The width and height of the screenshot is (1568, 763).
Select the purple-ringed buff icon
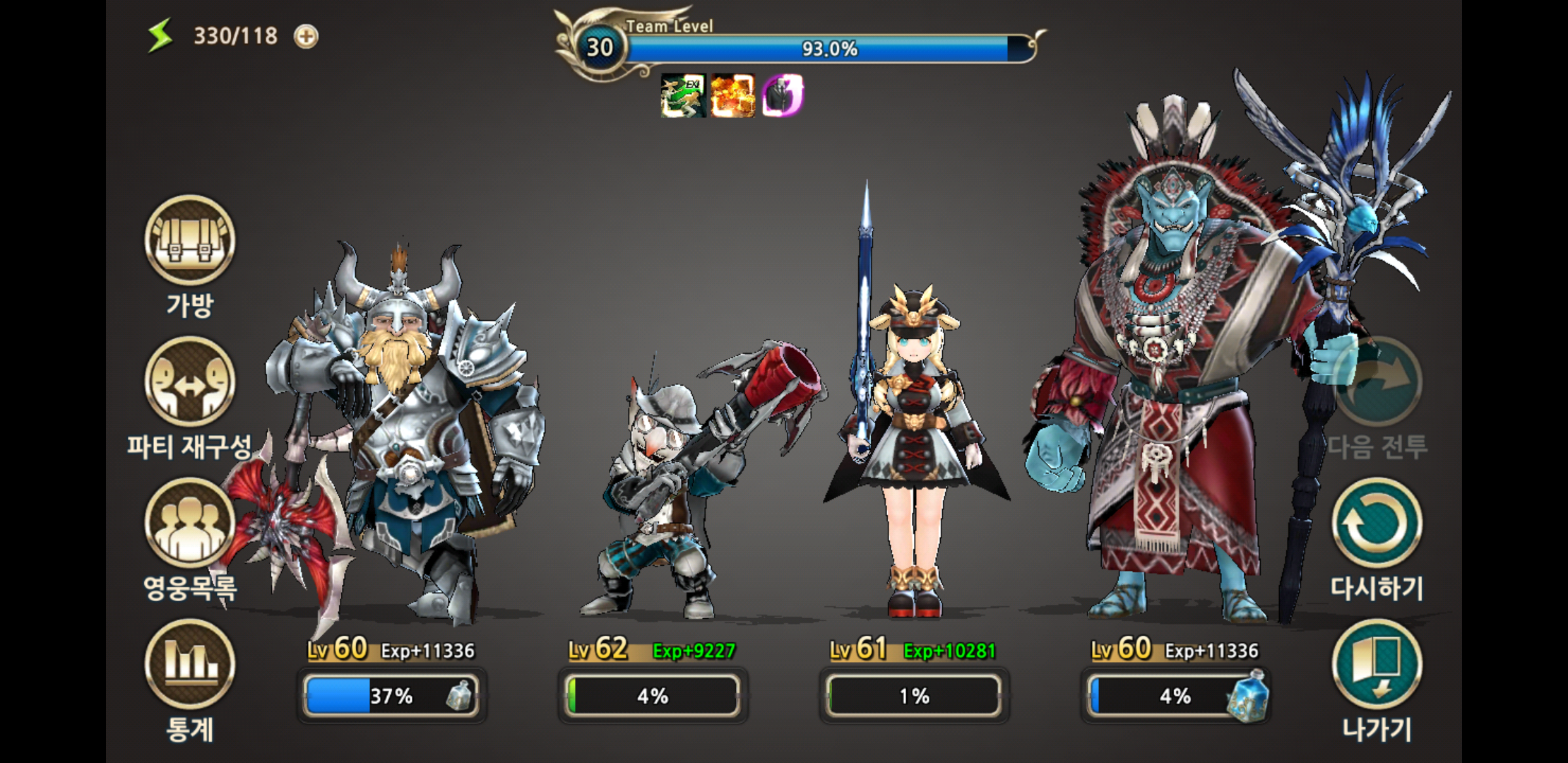coord(782,95)
